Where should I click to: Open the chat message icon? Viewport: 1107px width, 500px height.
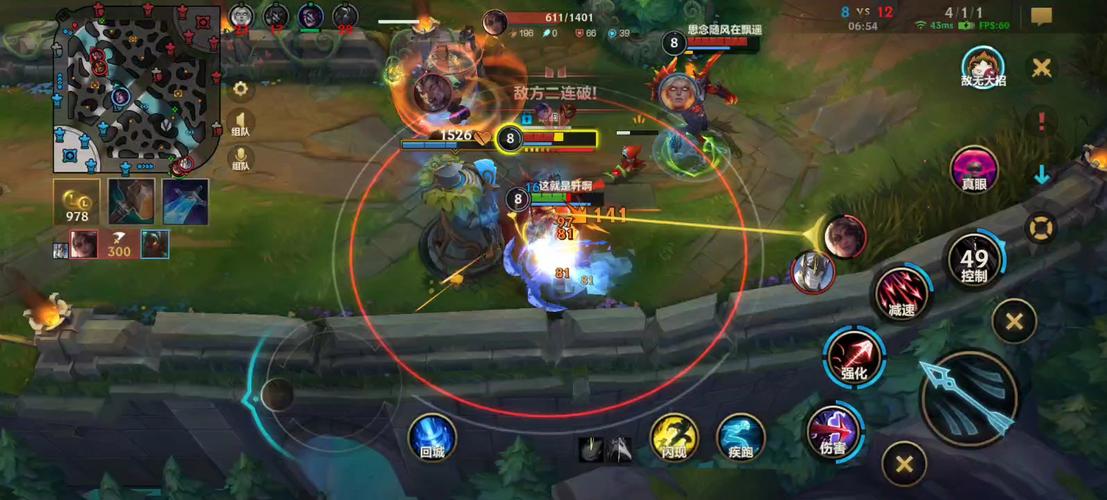(1041, 17)
